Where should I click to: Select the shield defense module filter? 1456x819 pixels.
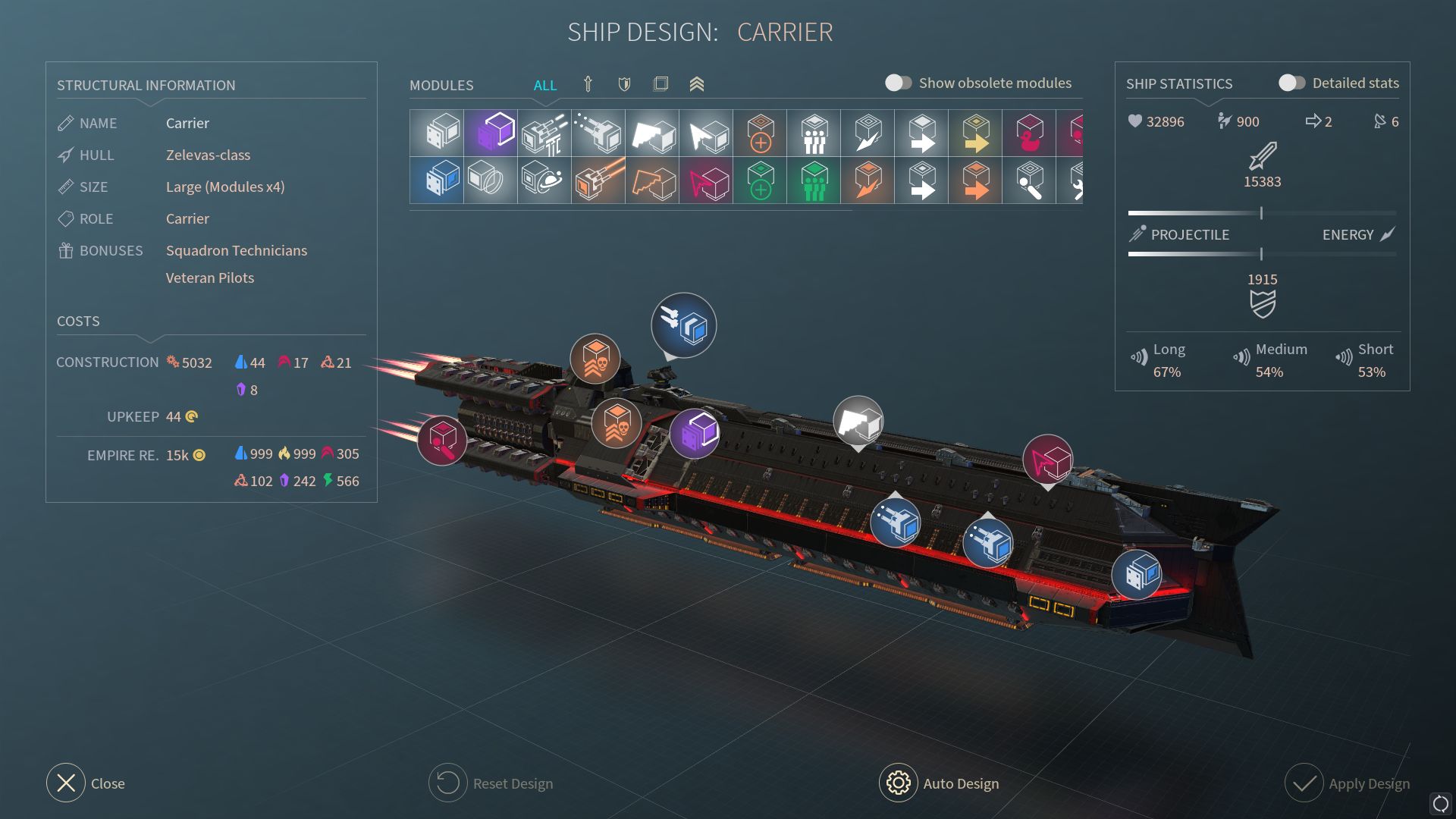pos(624,84)
